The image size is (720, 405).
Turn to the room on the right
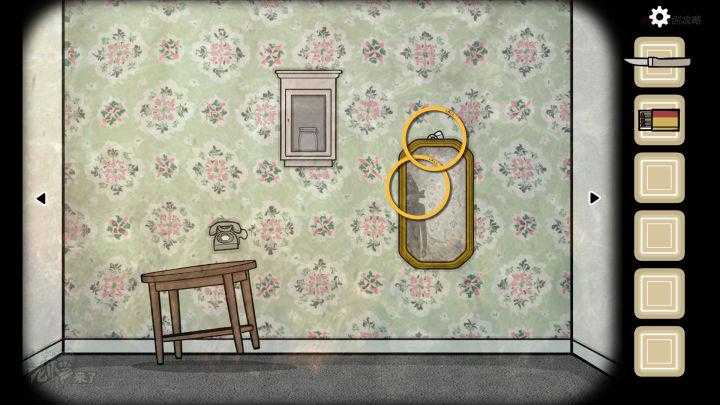point(594,198)
